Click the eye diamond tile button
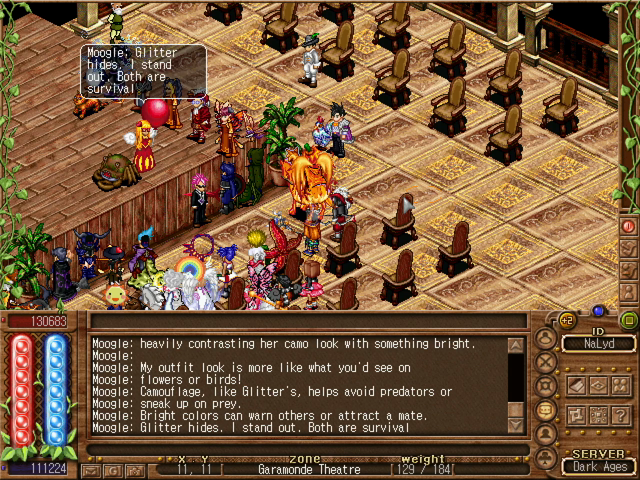The image size is (640, 480). [x=597, y=386]
